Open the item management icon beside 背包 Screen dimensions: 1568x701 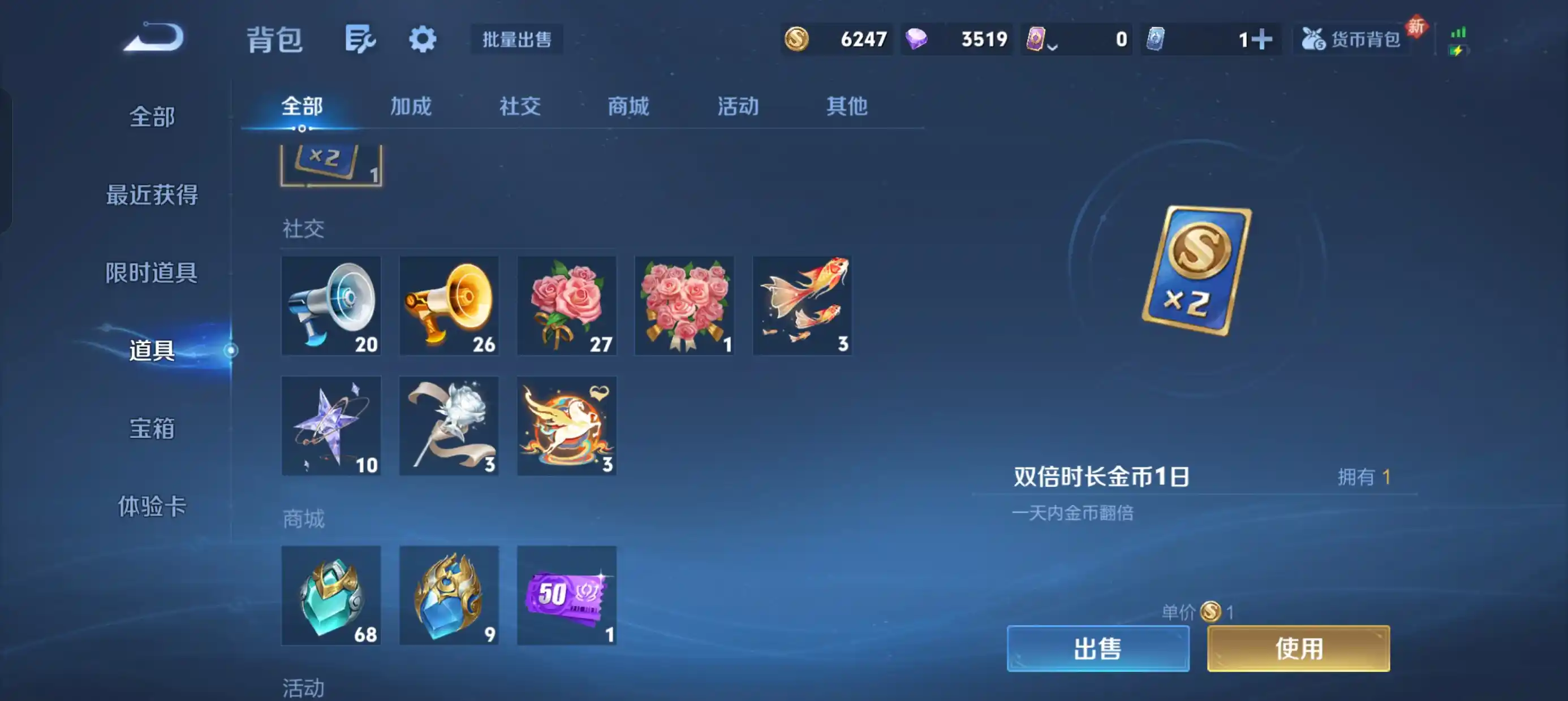[x=360, y=38]
